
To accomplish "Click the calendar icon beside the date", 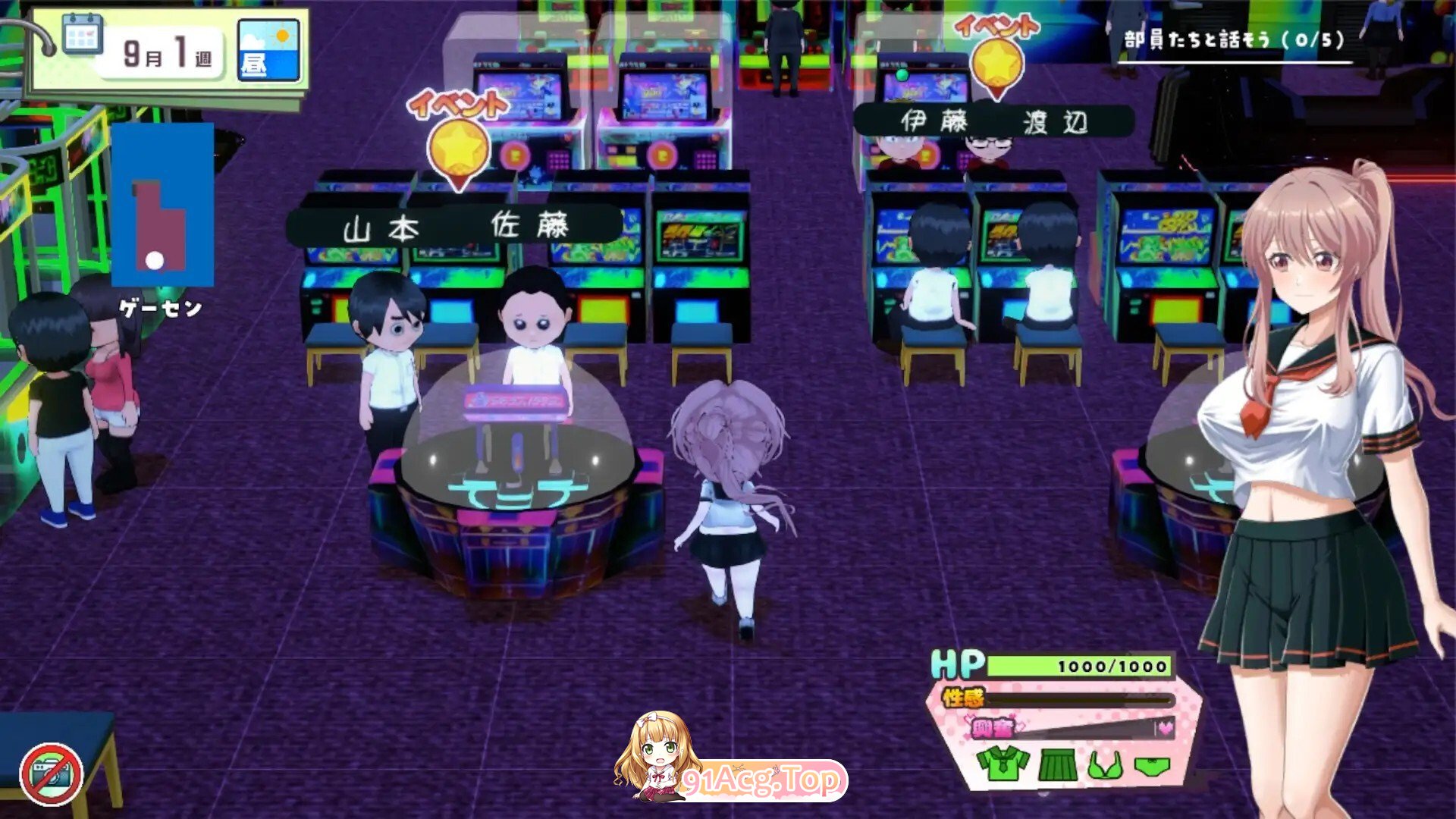I will click(82, 34).
